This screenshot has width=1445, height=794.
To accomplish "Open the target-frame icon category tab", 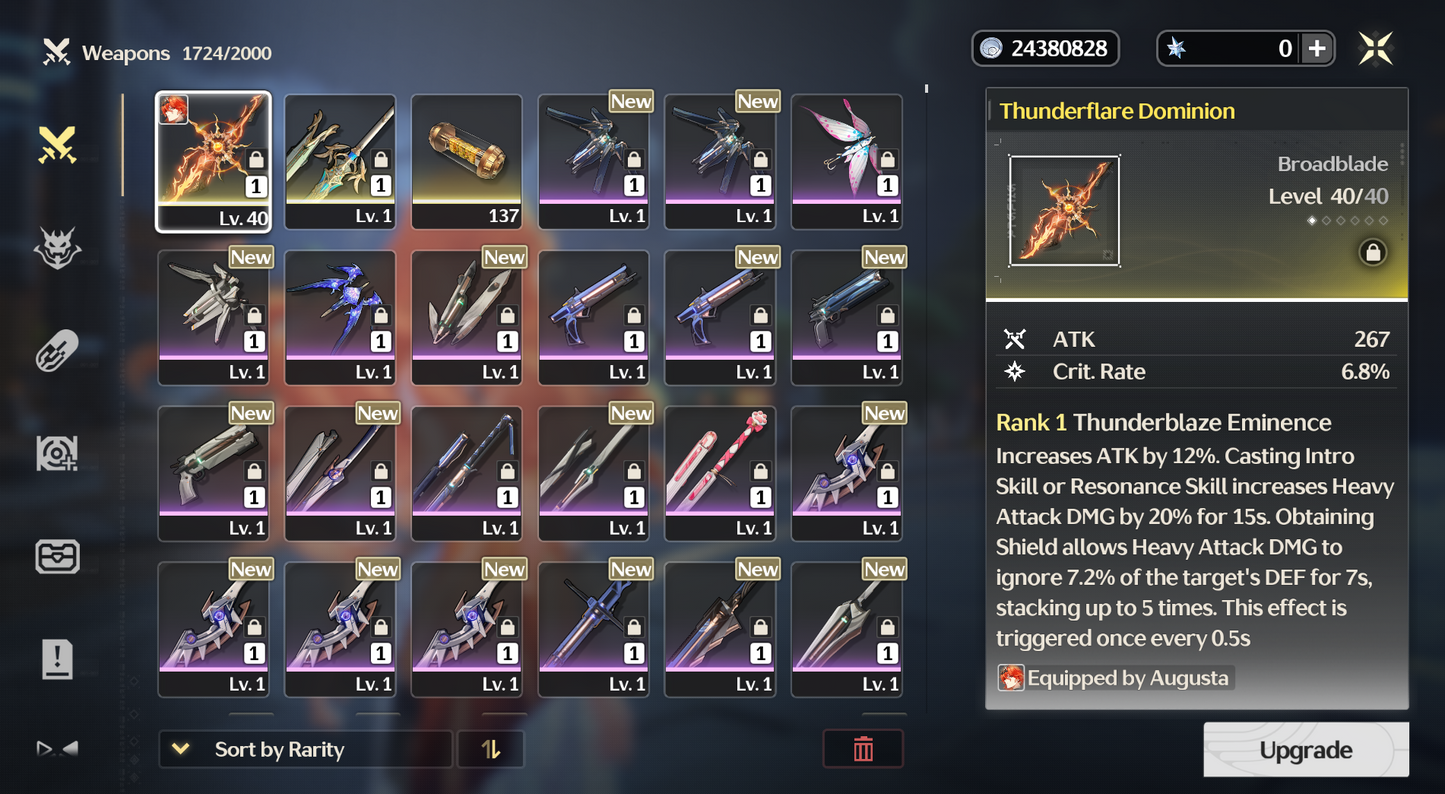I will click(58, 454).
